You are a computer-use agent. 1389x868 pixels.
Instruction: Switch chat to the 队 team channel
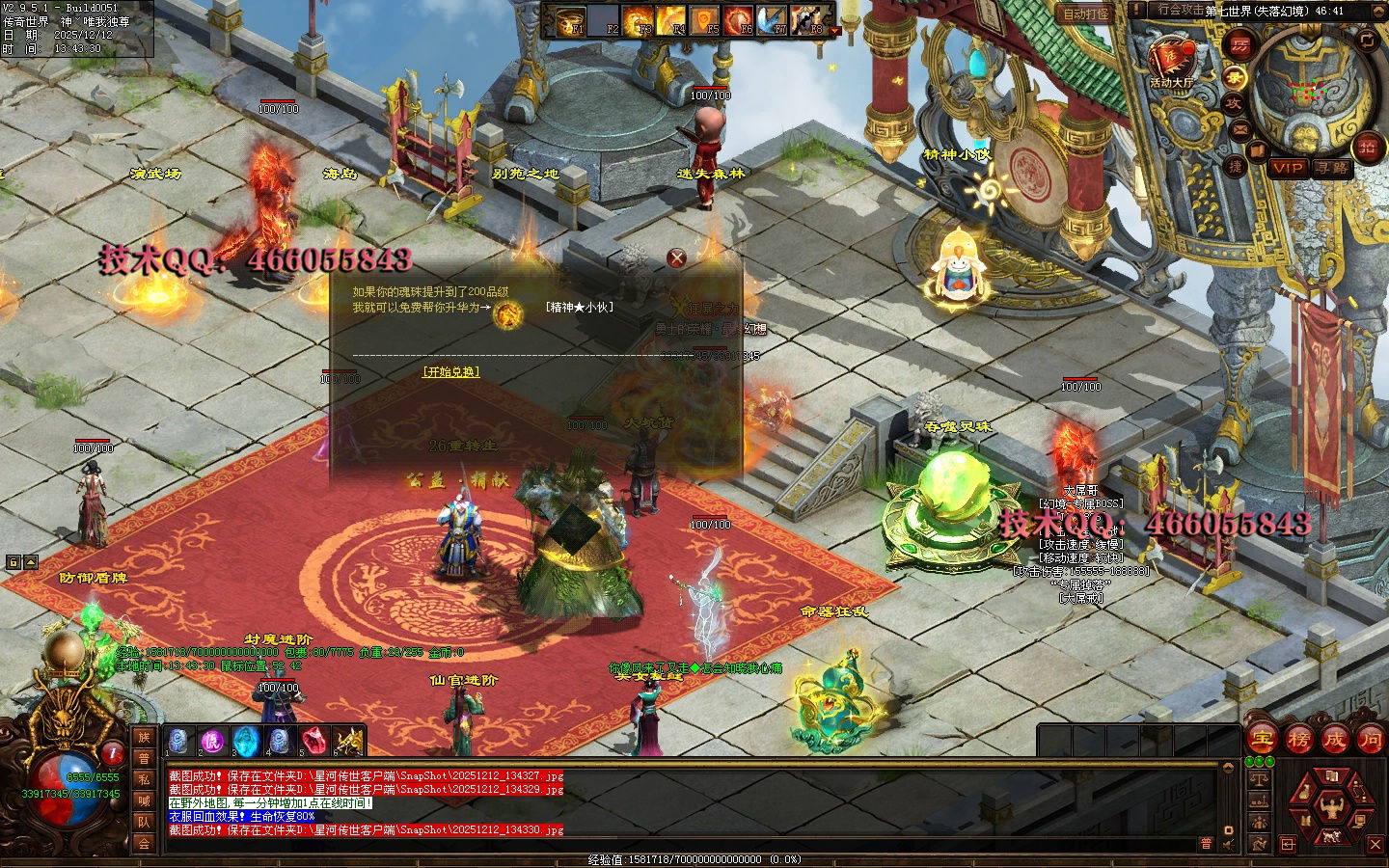144,822
